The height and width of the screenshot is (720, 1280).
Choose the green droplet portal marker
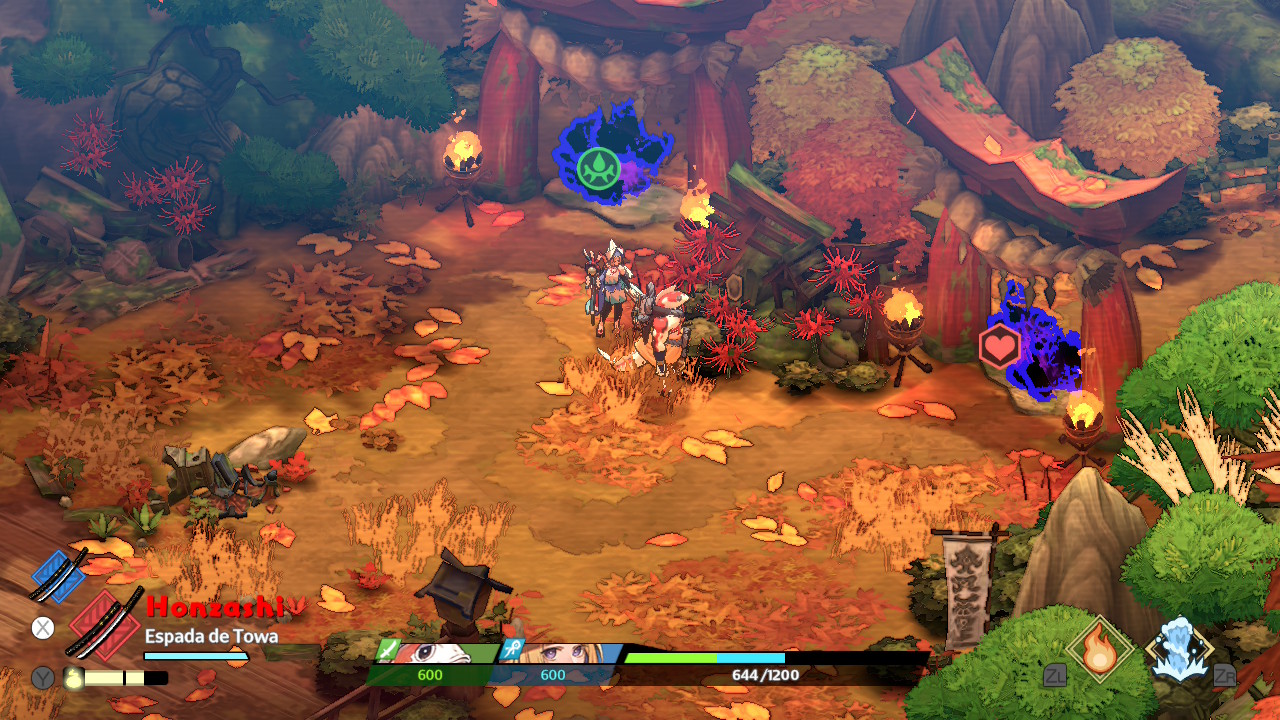(598, 168)
